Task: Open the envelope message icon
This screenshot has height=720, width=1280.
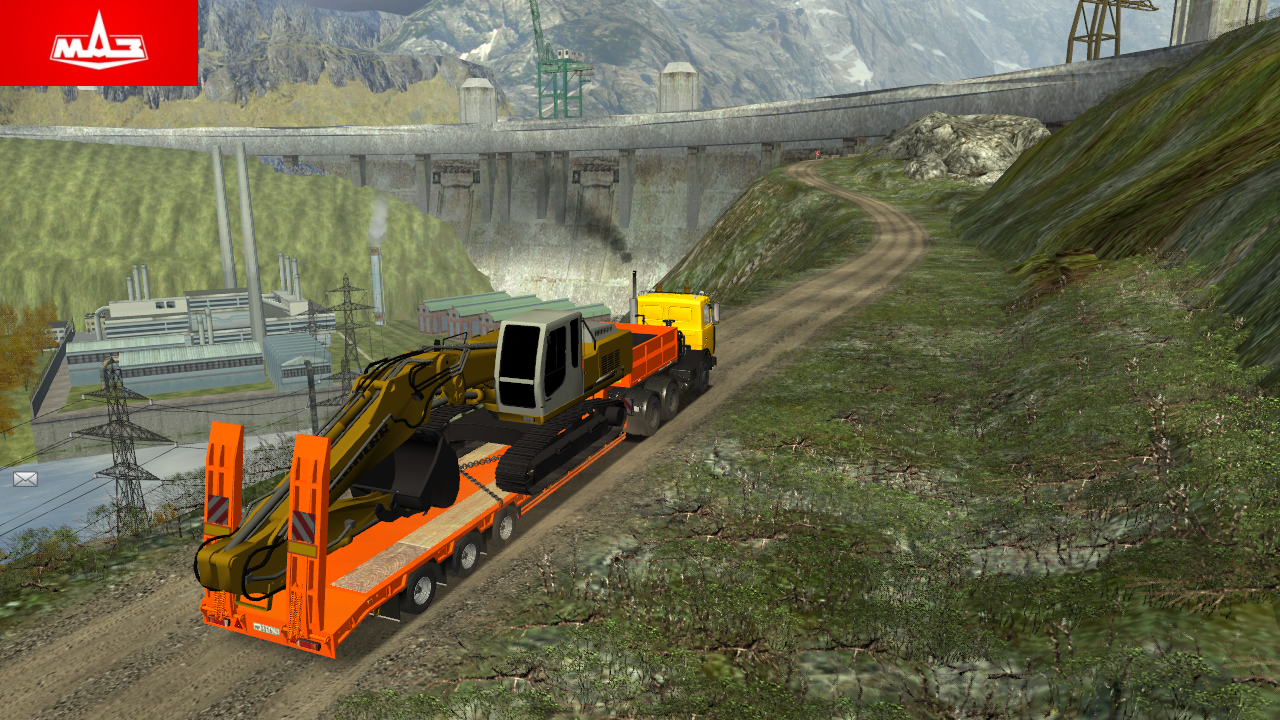Action: point(25,479)
